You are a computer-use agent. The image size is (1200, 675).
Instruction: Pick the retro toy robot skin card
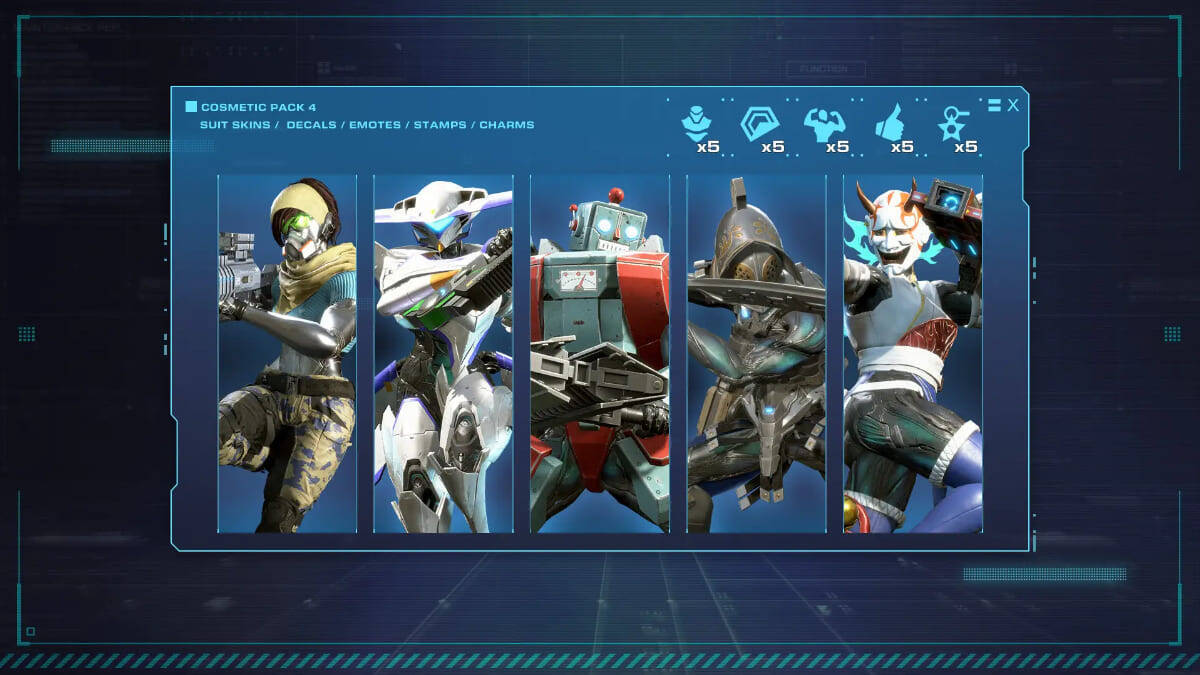point(599,353)
